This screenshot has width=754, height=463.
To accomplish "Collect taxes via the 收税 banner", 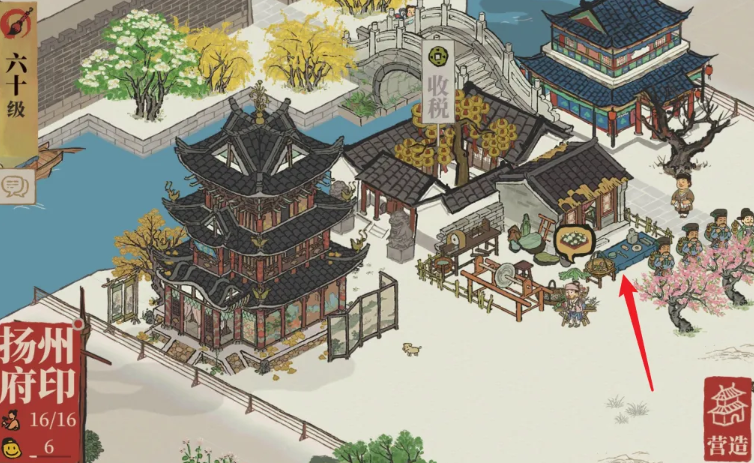I will [x=437, y=83].
